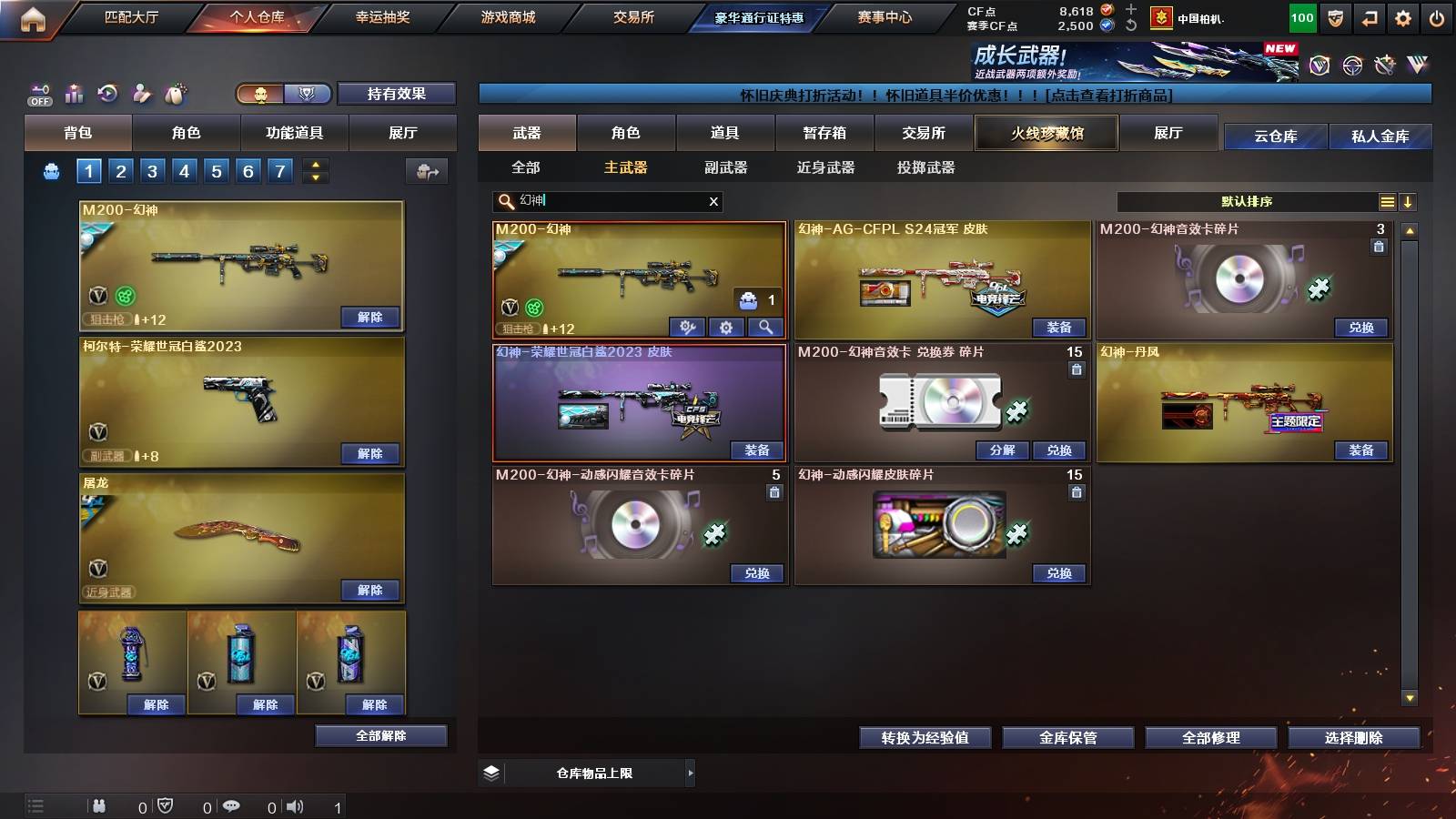The image size is (1456, 819).
Task: Switch to the 火线珍藏馆 tab
Action: [x=1045, y=133]
